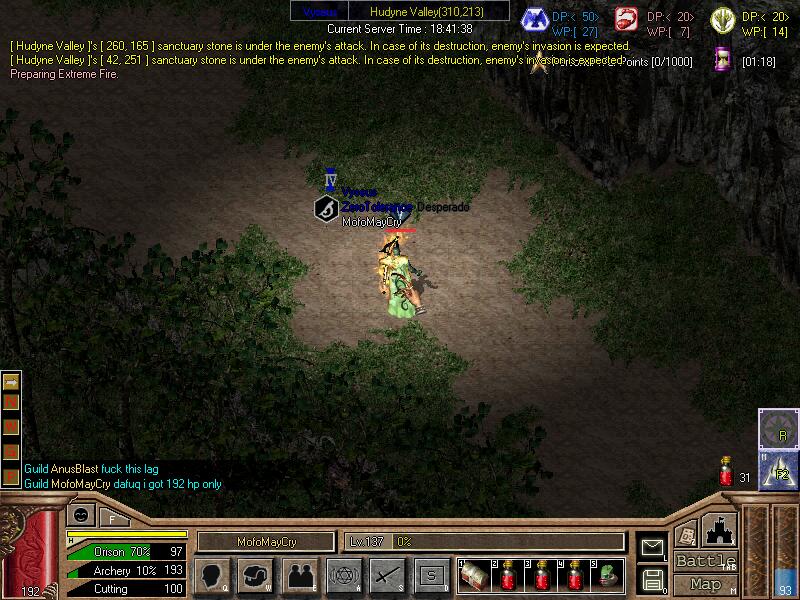Select the treasure chest hotbar slot 1
The height and width of the screenshot is (600, 800).
coord(473,575)
